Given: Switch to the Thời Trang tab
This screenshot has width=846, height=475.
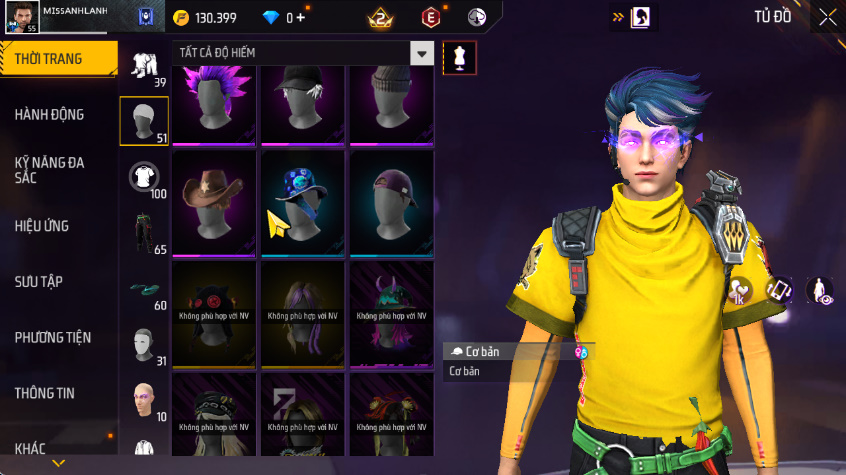Looking at the screenshot, I should pos(50,59).
